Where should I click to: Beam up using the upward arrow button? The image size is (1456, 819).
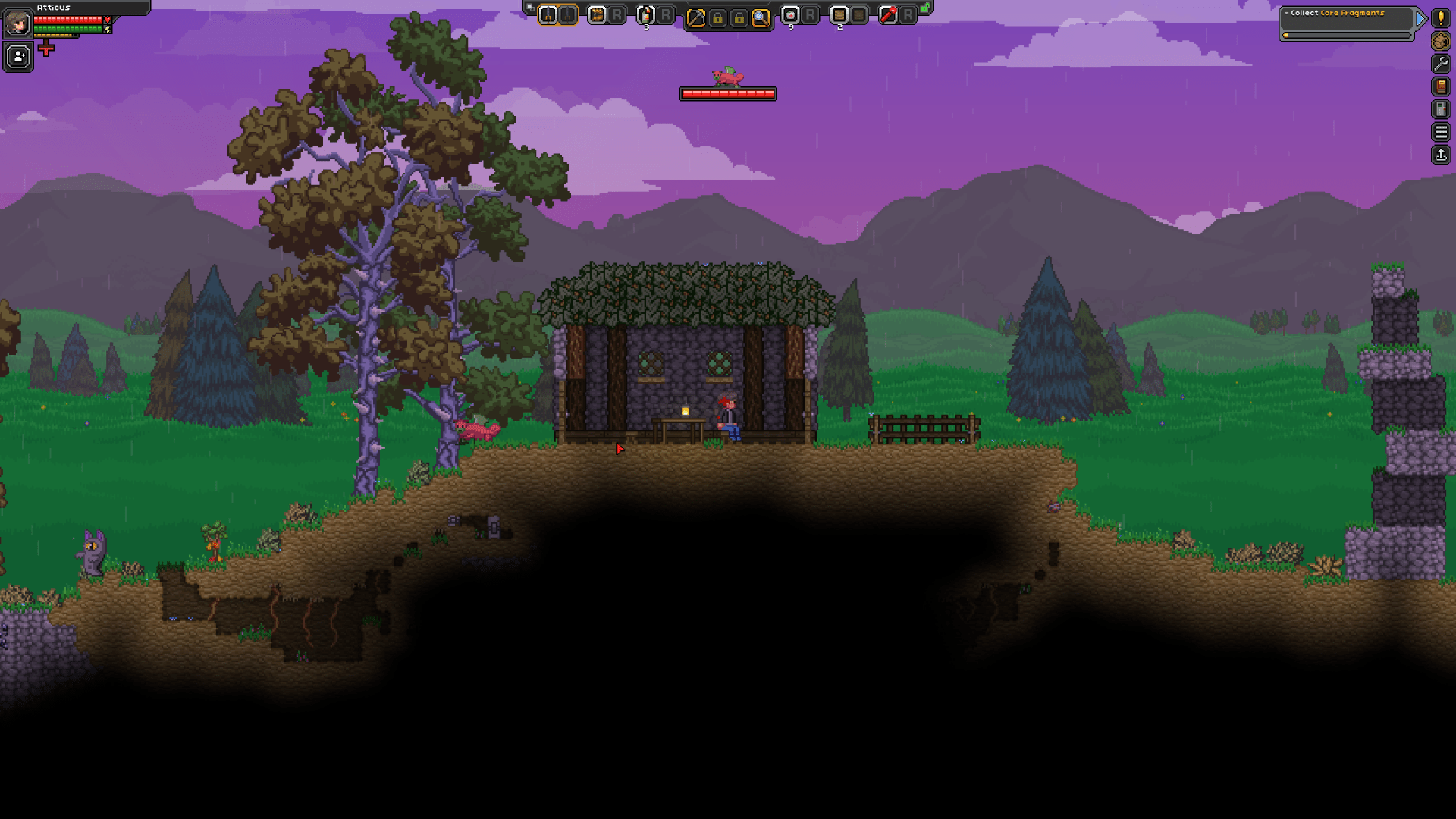point(1441,155)
